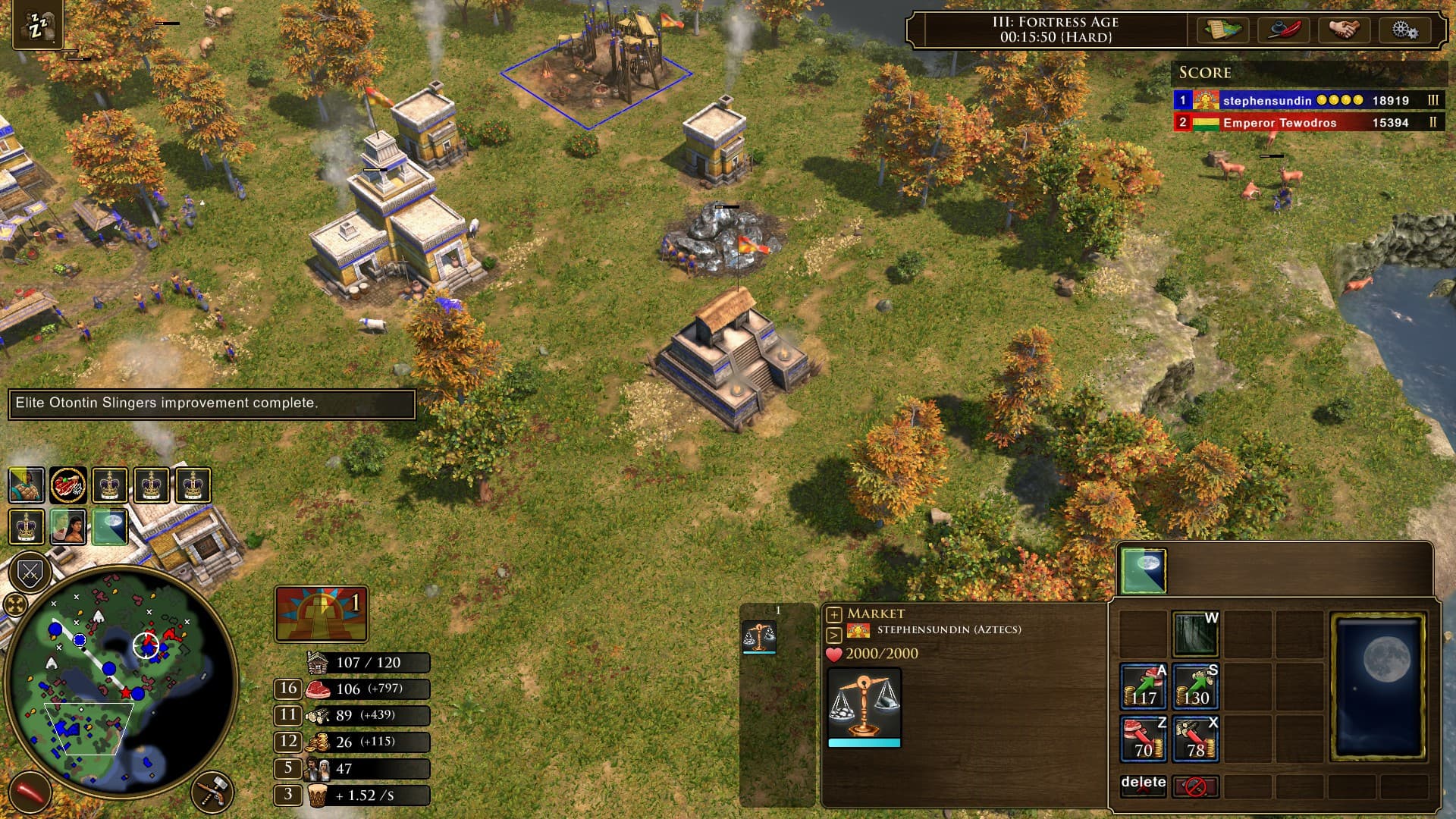Buy food for 117 coin

(x=1143, y=686)
